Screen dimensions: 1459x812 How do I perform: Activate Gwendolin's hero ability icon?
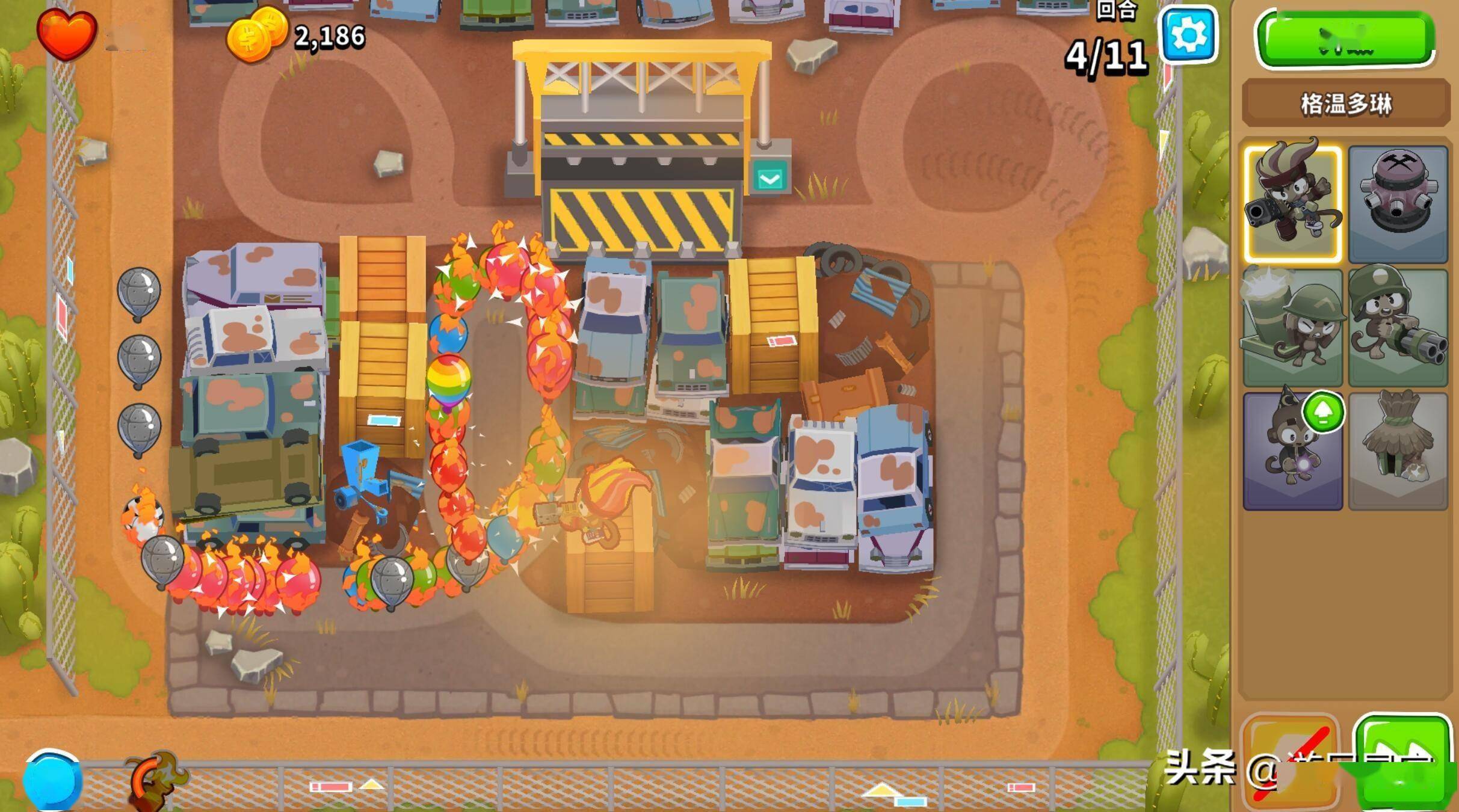(x=155, y=780)
